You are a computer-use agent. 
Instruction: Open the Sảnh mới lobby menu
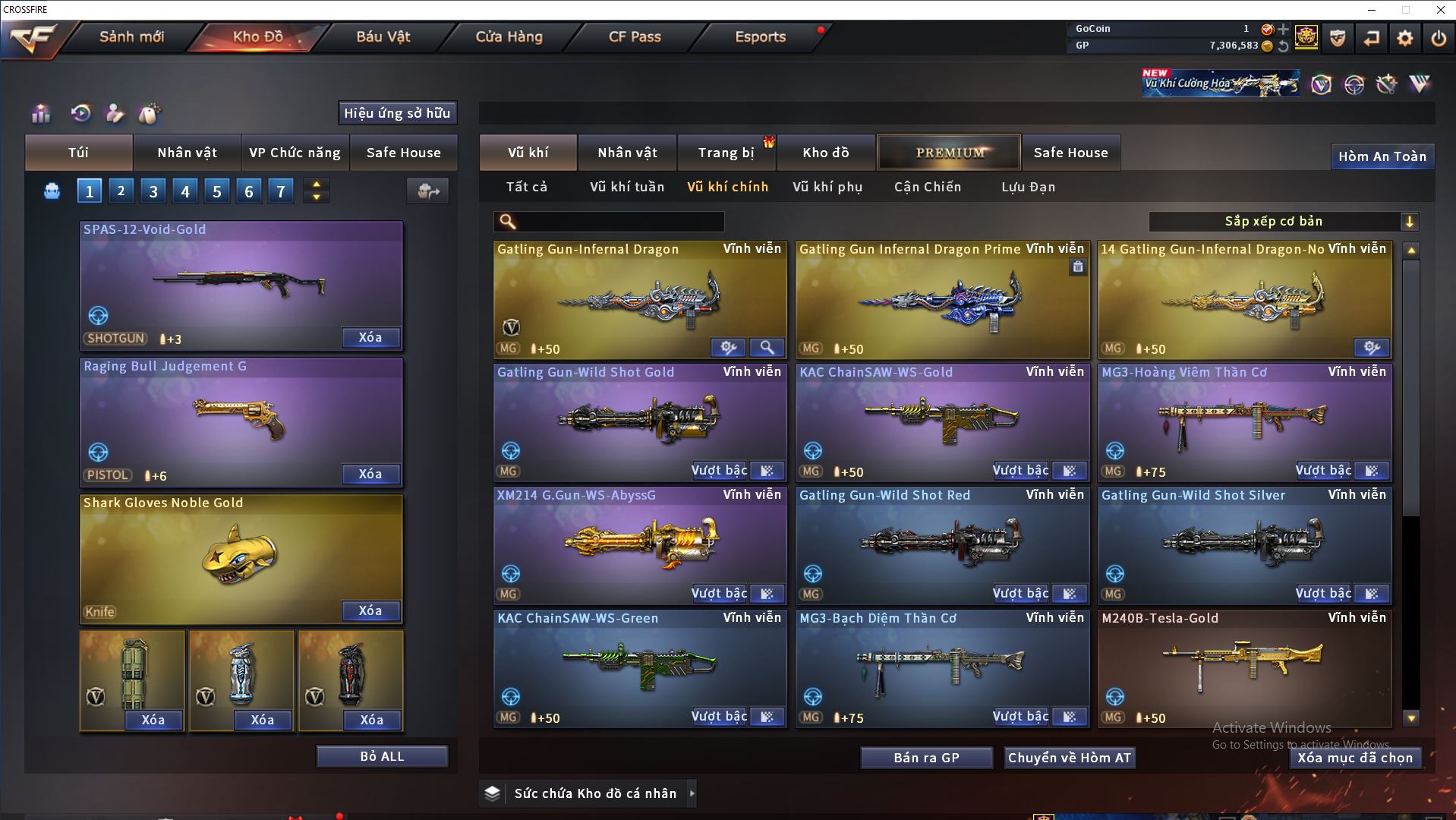pyautogui.click(x=131, y=36)
